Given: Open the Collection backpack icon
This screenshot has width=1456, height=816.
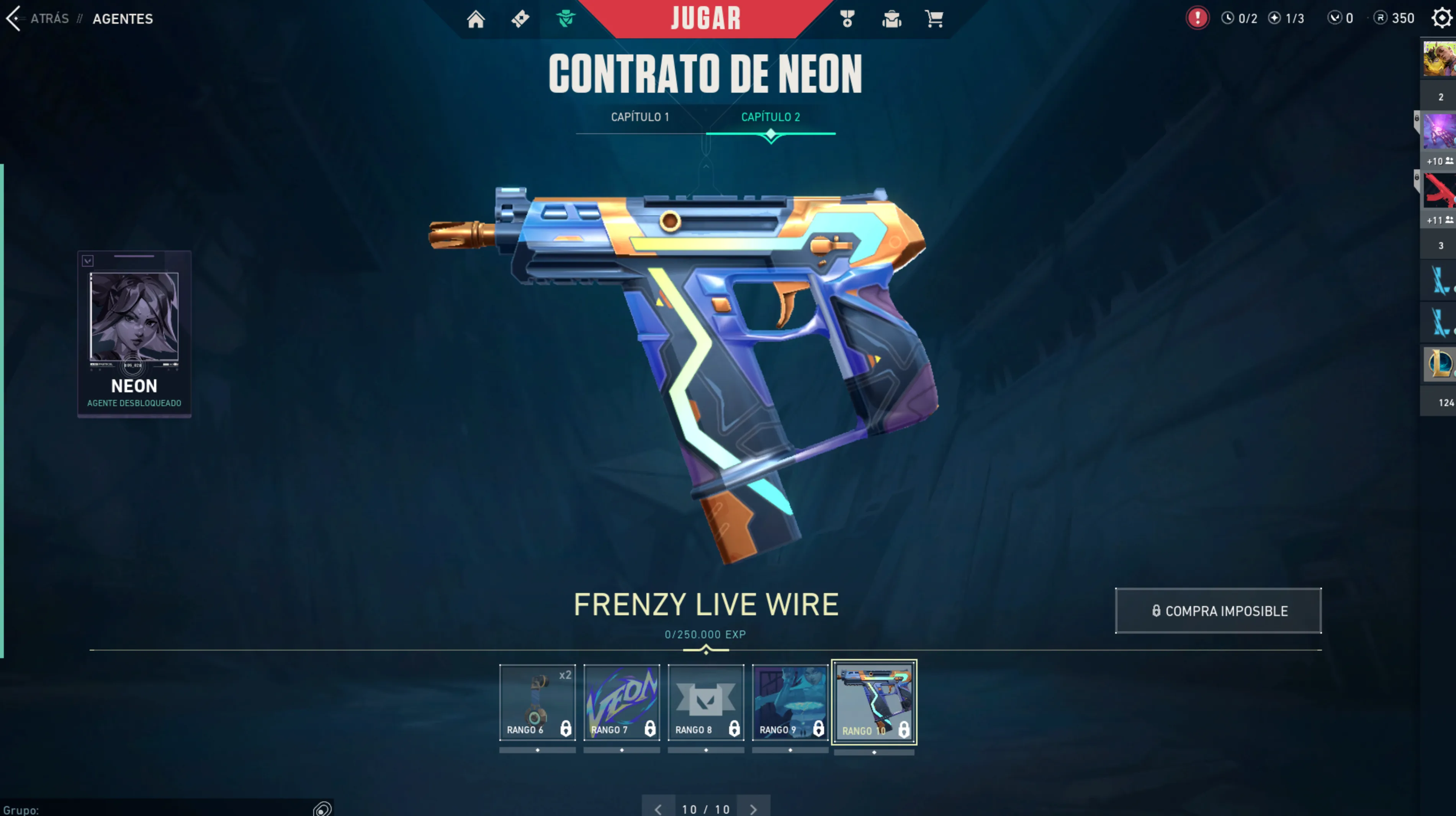Looking at the screenshot, I should 892,19.
